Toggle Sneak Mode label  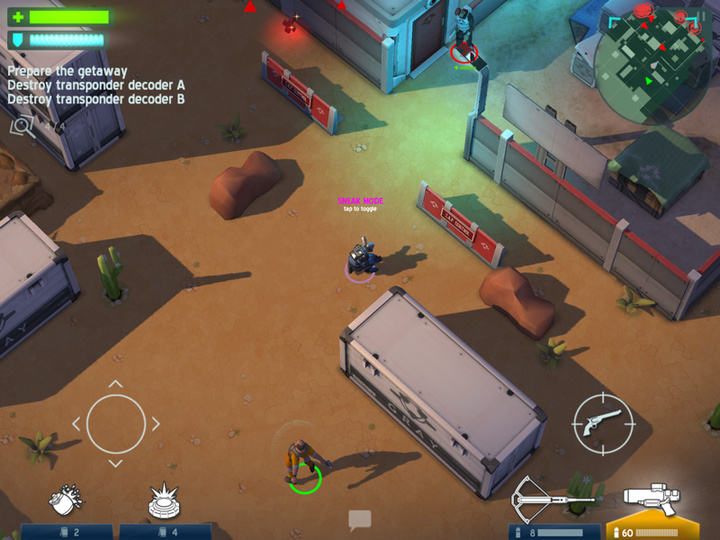360,203
